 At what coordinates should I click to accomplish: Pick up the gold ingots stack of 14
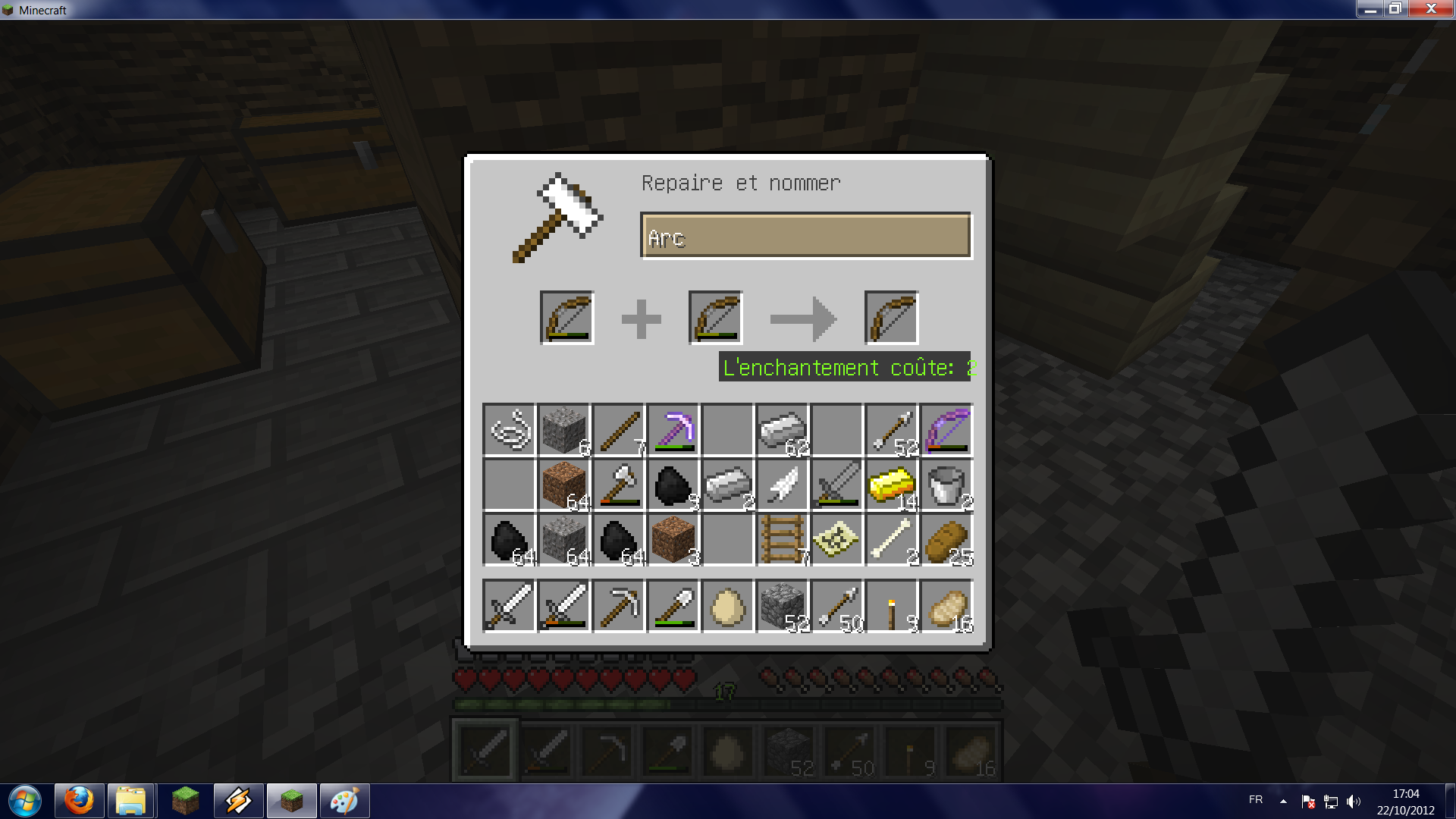(890, 485)
